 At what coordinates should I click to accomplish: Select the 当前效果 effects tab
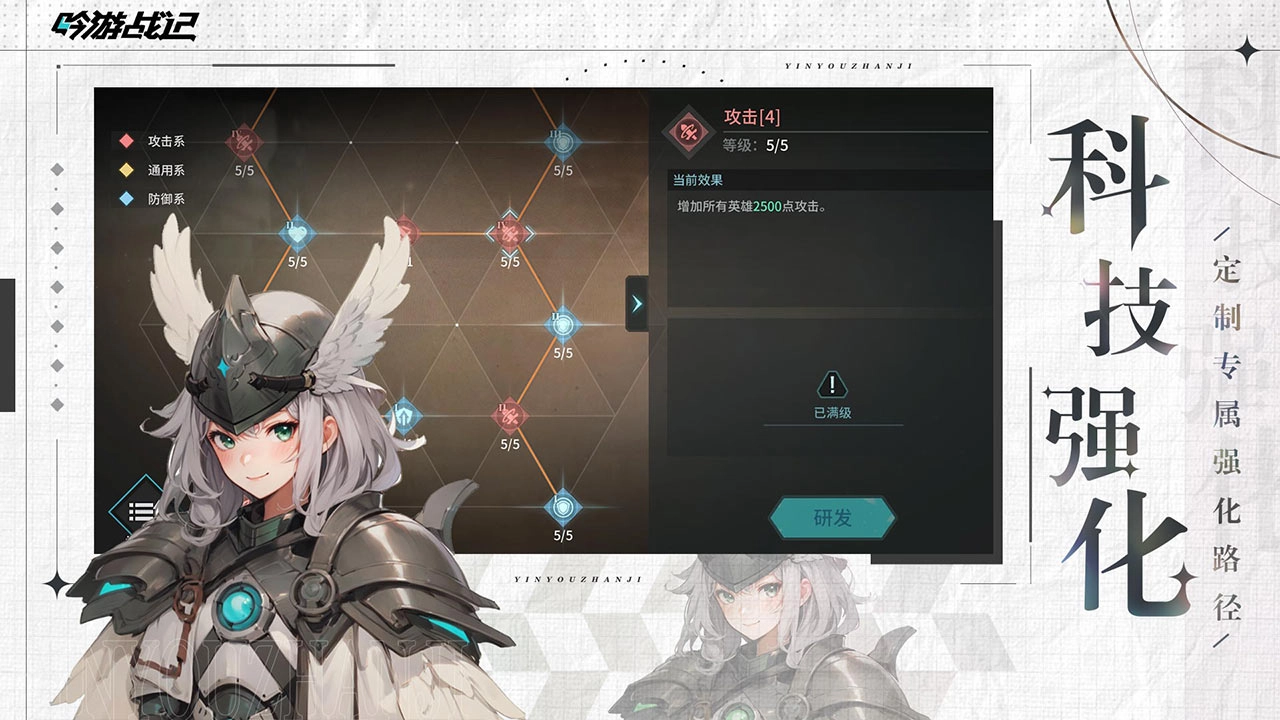[x=698, y=177]
